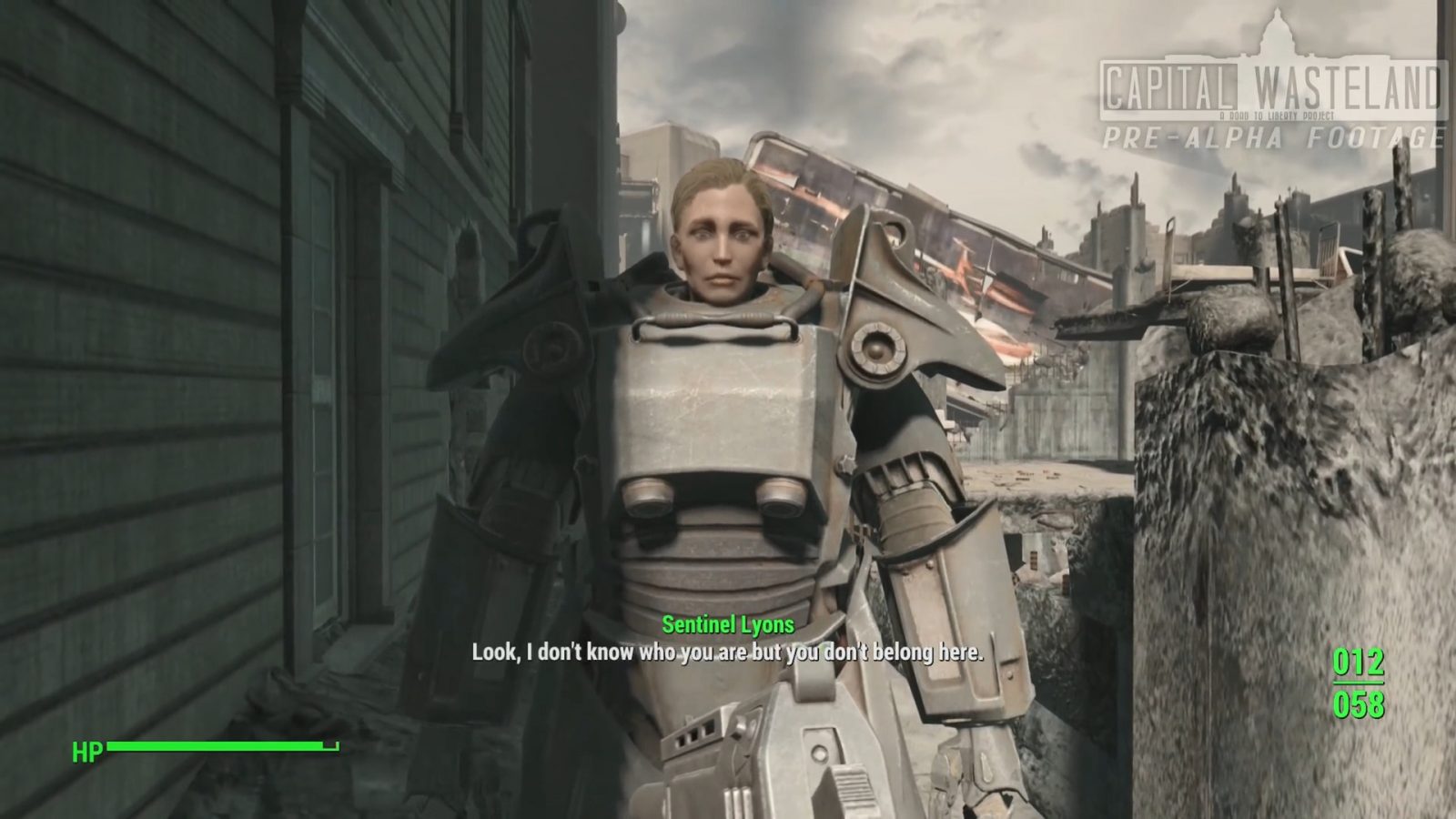The image size is (1456, 819).
Task: Click the circular shoulder joint of the power armor
Action: [876, 349]
